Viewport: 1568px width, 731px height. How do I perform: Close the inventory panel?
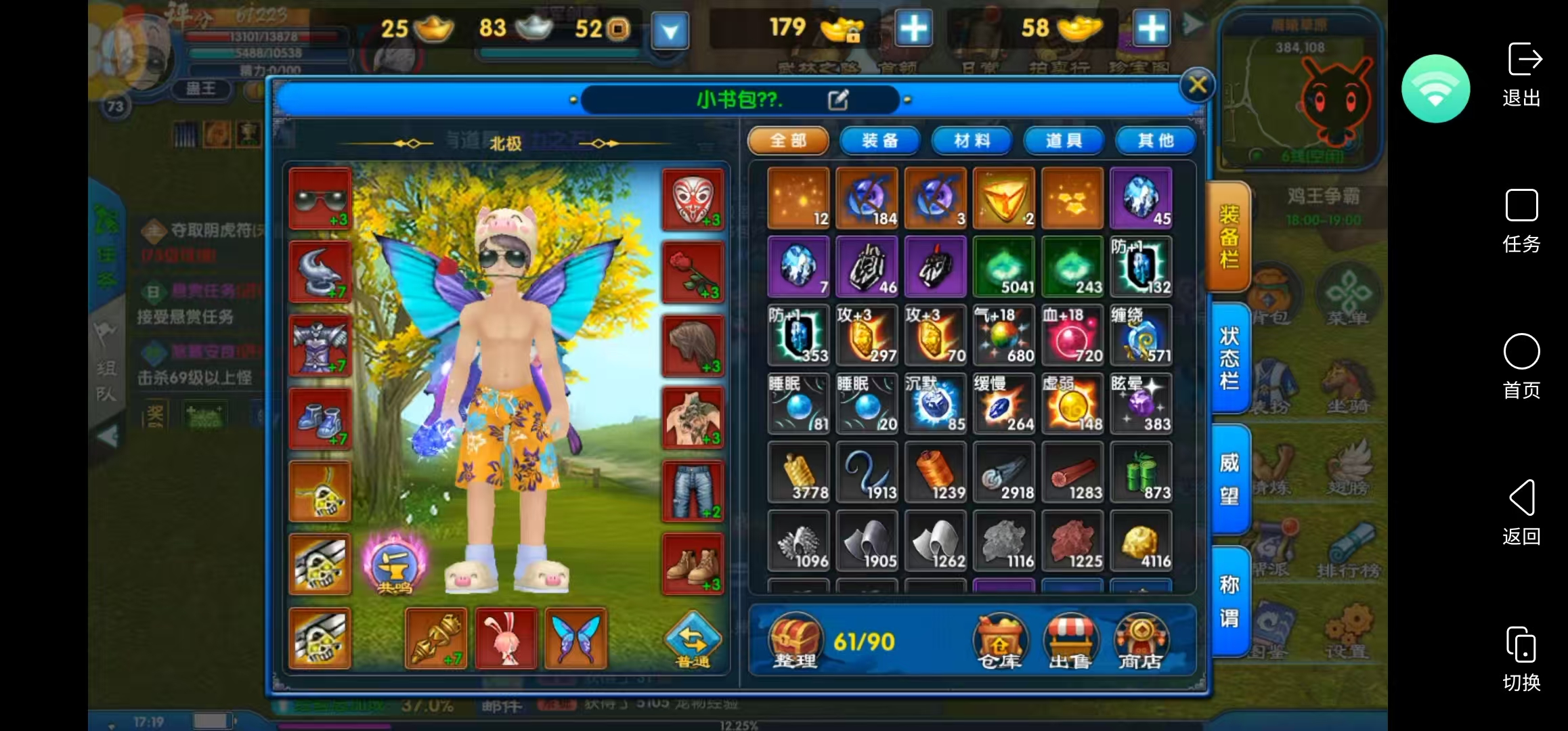coord(1197,85)
